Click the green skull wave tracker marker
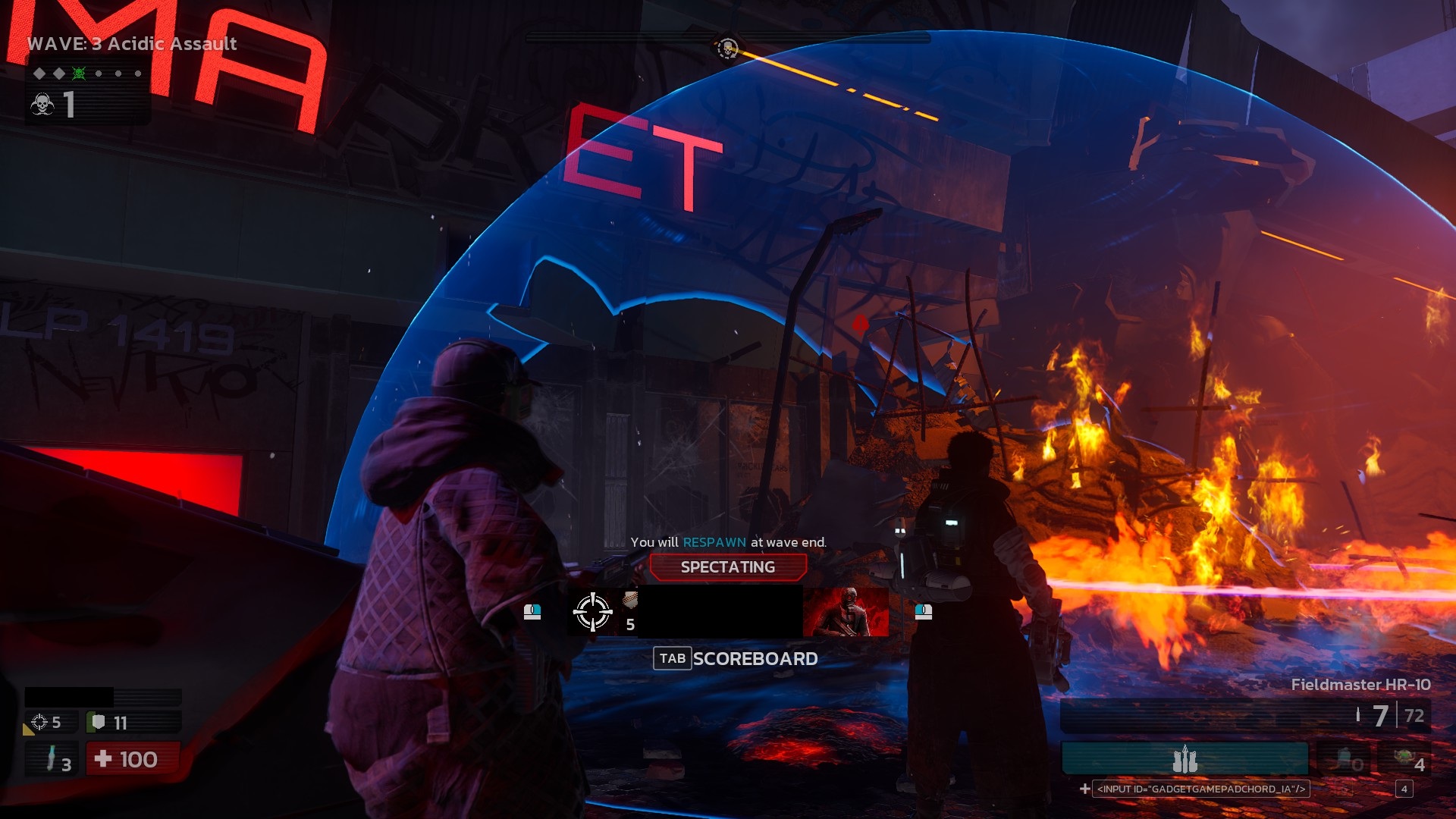 click(79, 74)
